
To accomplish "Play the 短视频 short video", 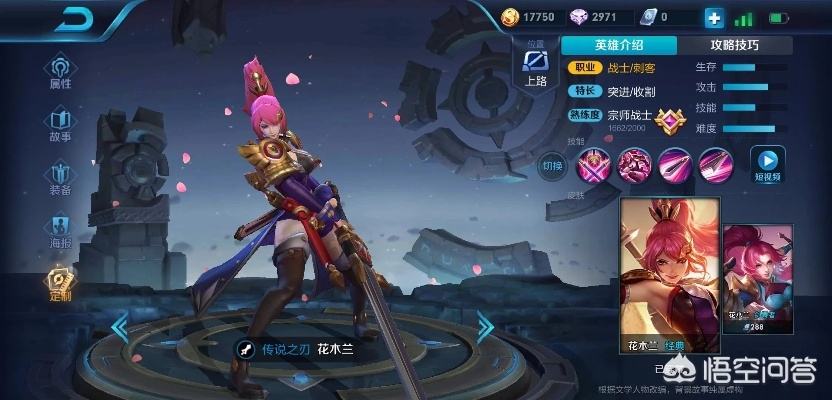I will (768, 165).
